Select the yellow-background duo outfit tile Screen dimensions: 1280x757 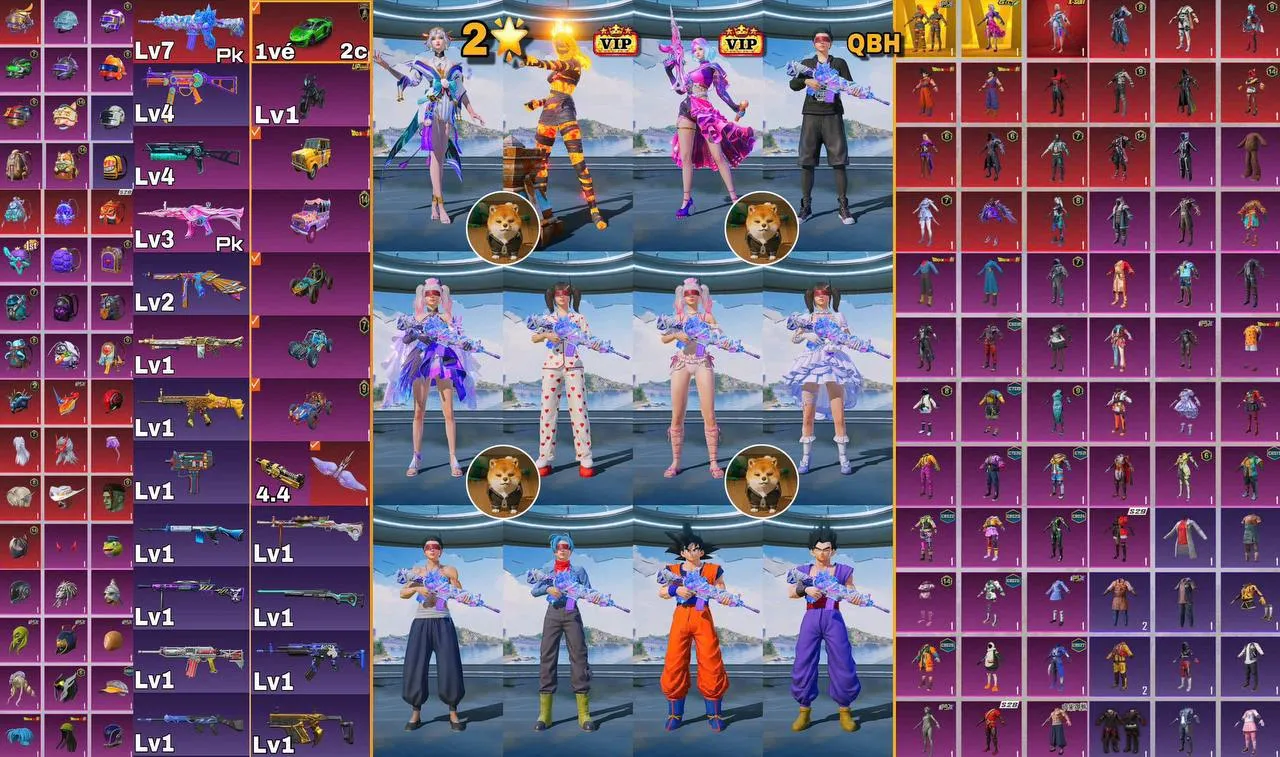pyautogui.click(x=925, y=29)
